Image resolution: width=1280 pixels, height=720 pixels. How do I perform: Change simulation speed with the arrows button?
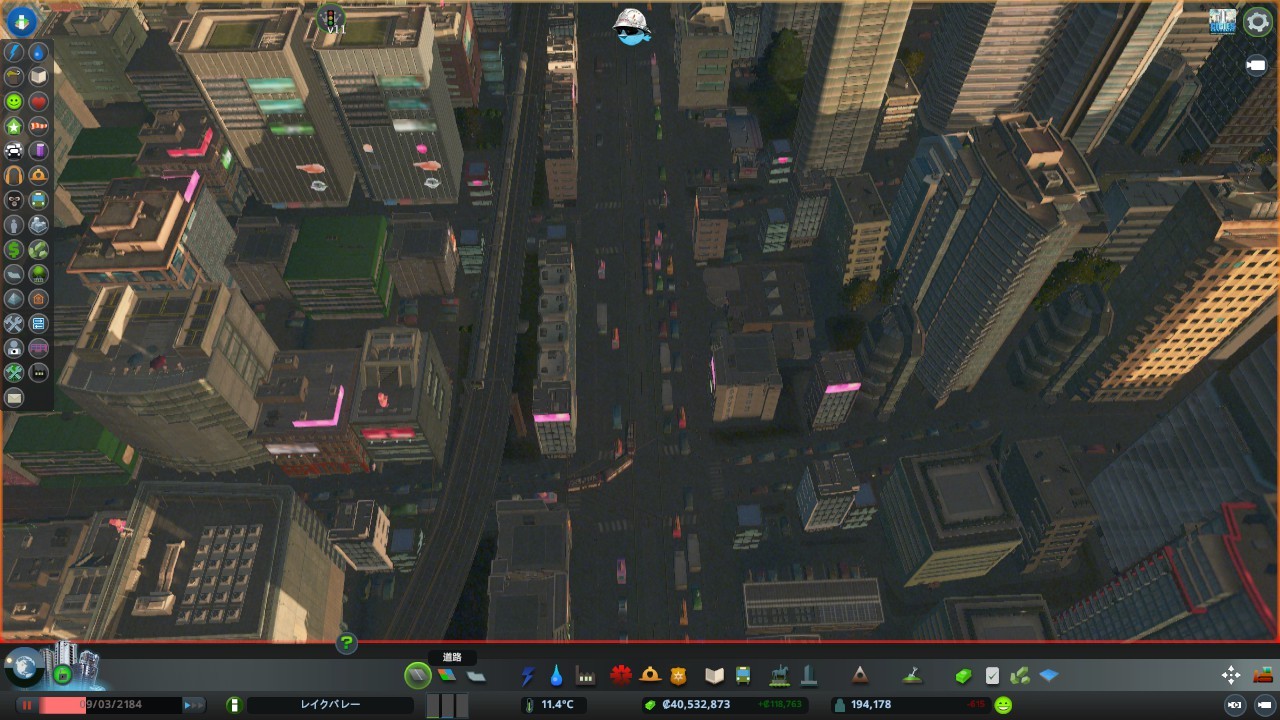193,705
